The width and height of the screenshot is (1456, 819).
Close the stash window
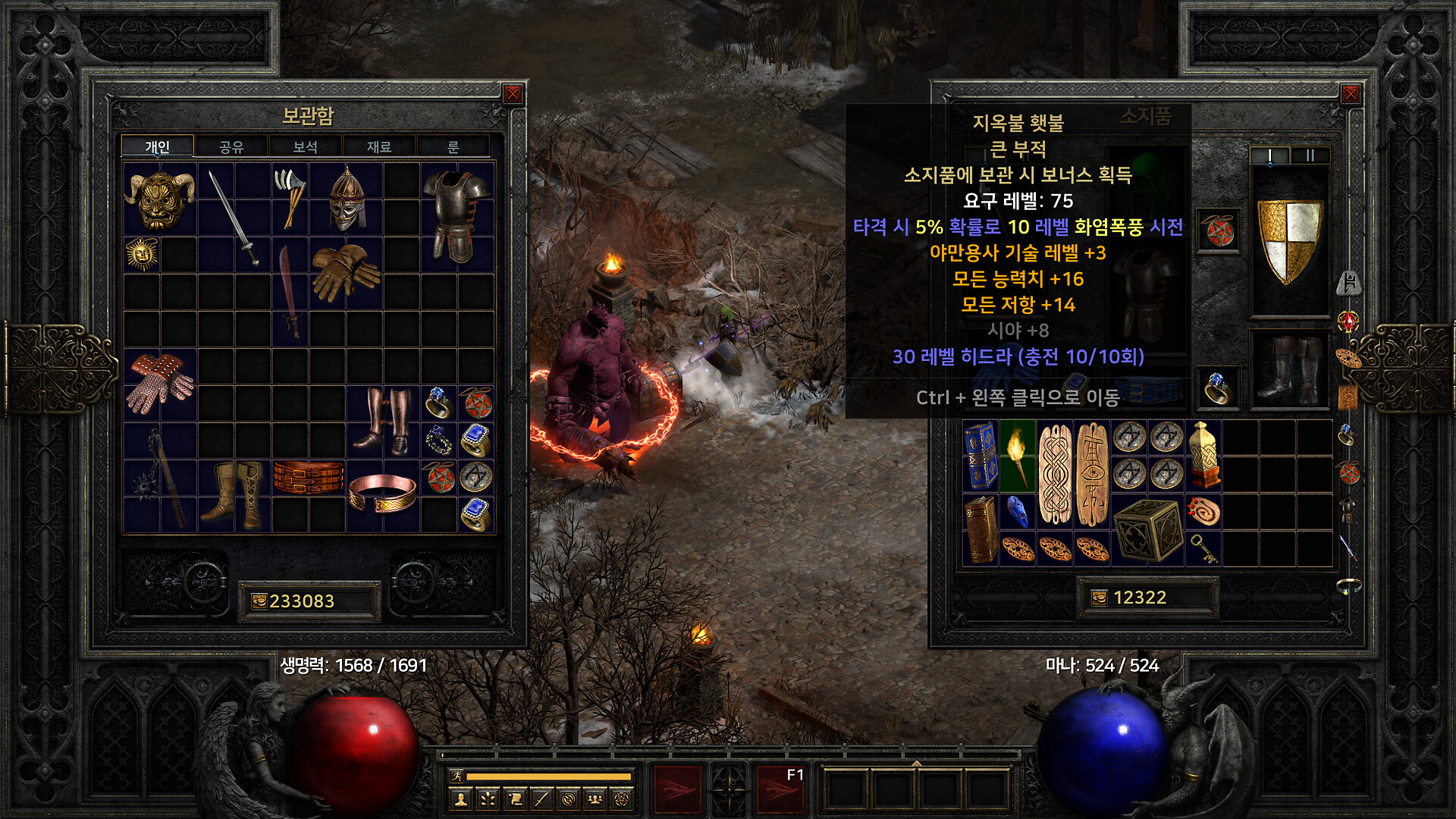coord(513,94)
